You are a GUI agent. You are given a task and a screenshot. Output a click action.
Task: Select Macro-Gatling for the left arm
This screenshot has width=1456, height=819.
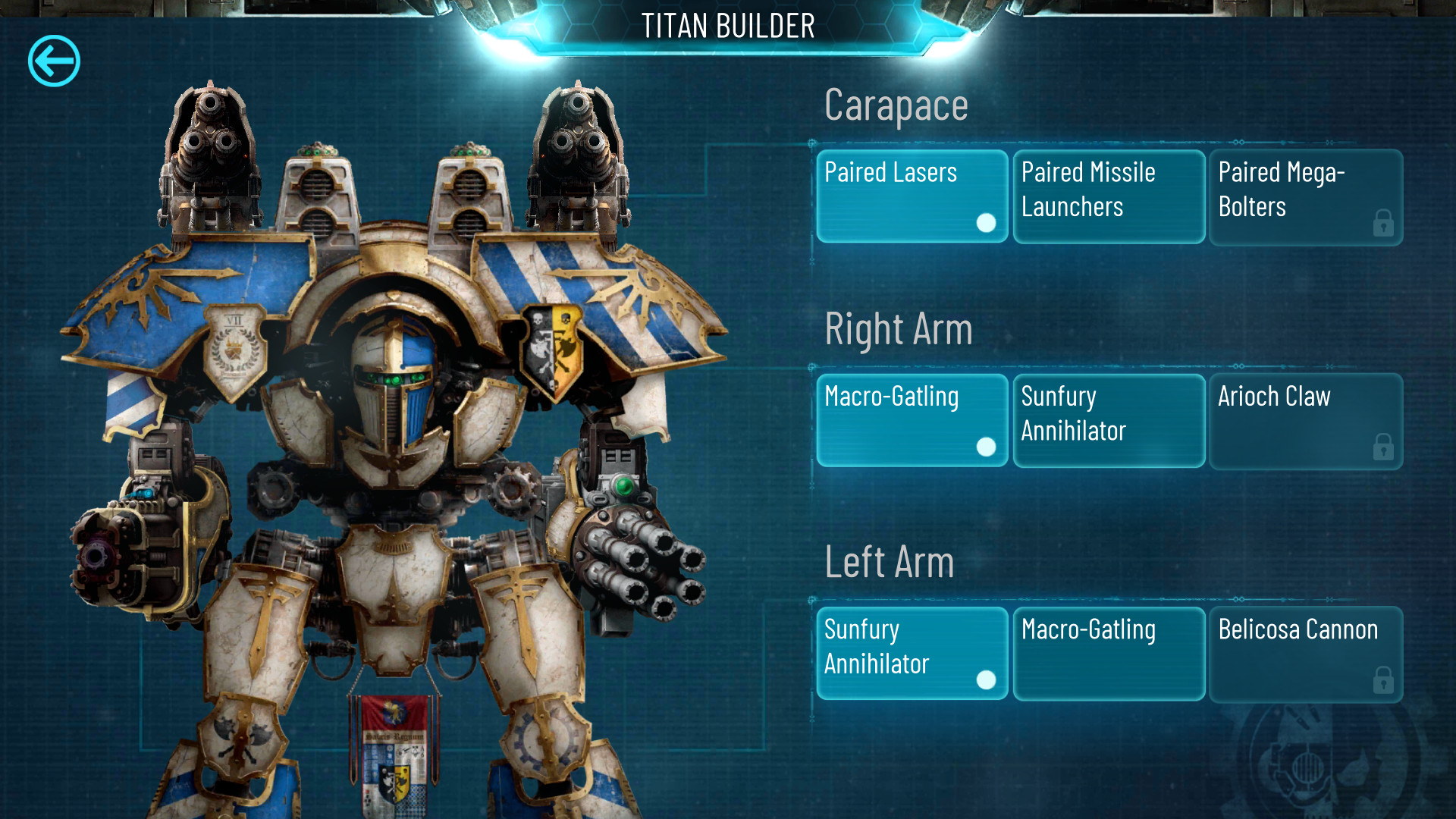click(x=1109, y=652)
